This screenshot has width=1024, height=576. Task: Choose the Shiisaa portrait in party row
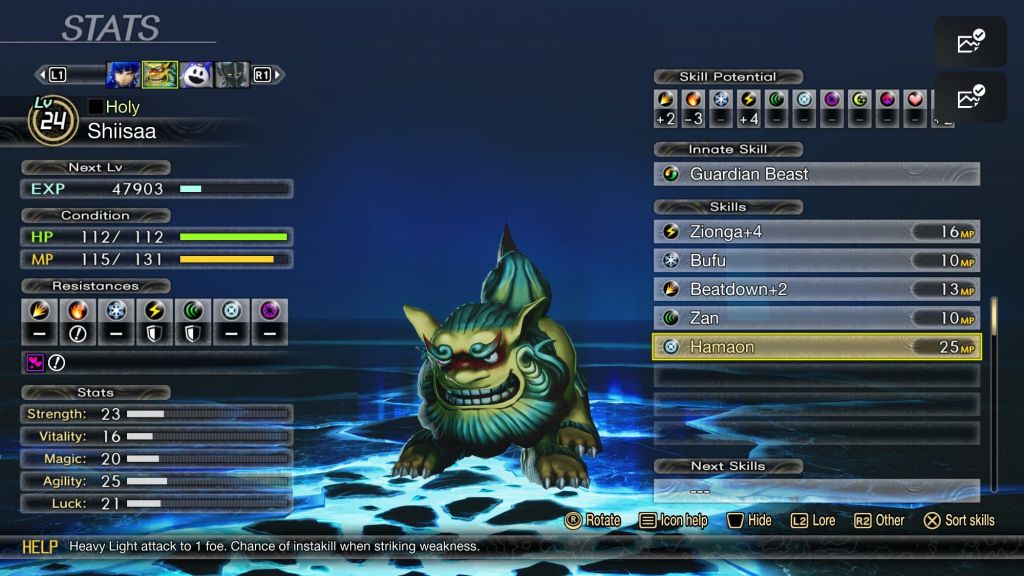160,75
